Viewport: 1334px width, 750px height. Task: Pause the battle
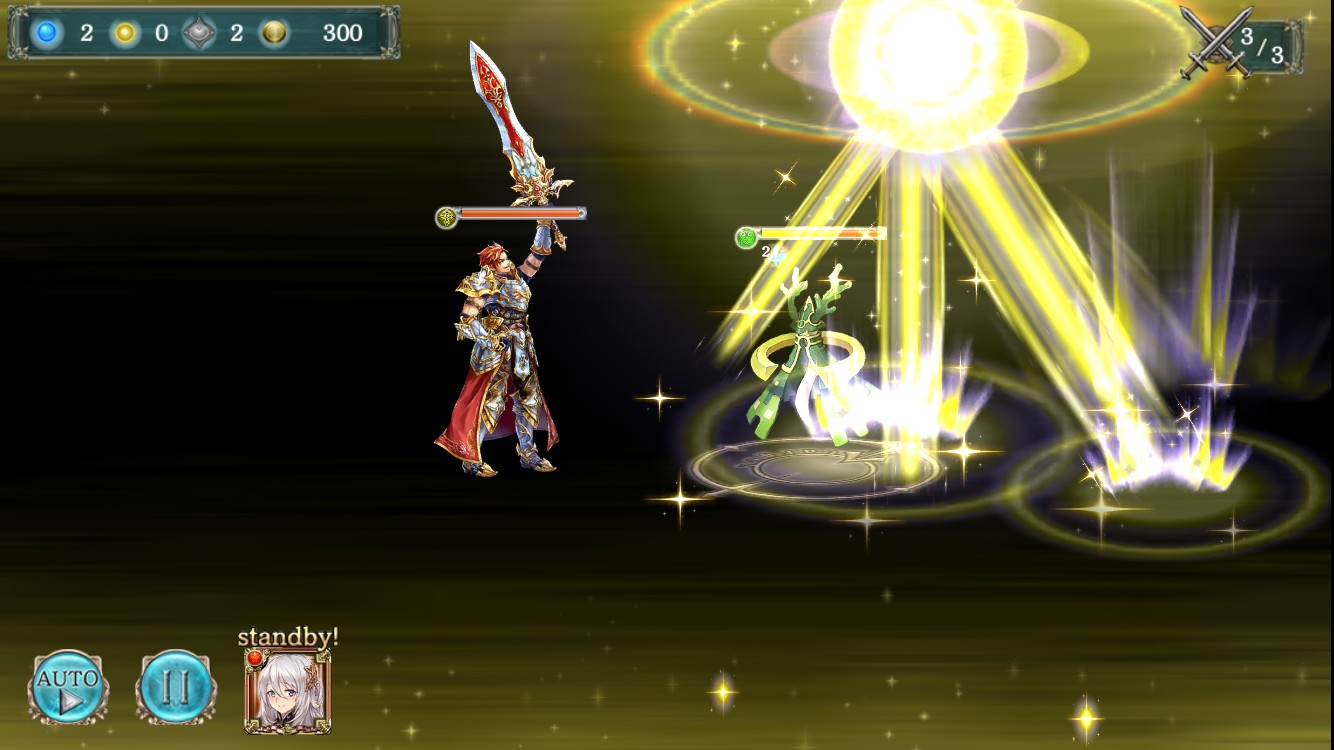pos(174,687)
